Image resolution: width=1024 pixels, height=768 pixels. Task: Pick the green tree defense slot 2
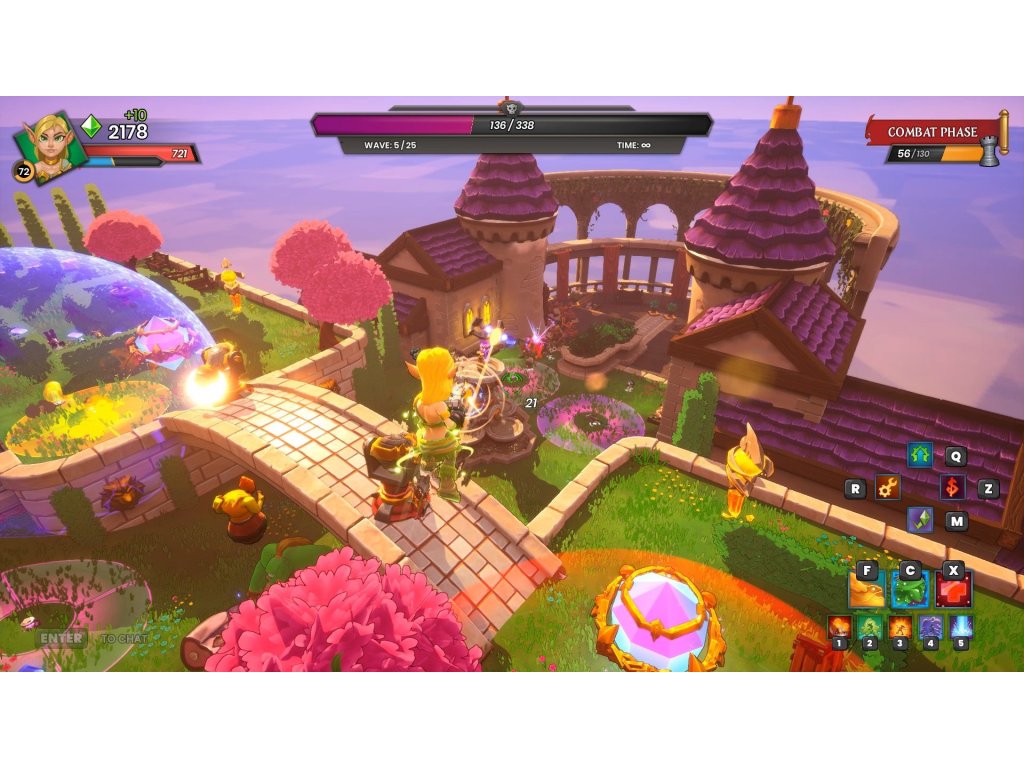tap(869, 628)
